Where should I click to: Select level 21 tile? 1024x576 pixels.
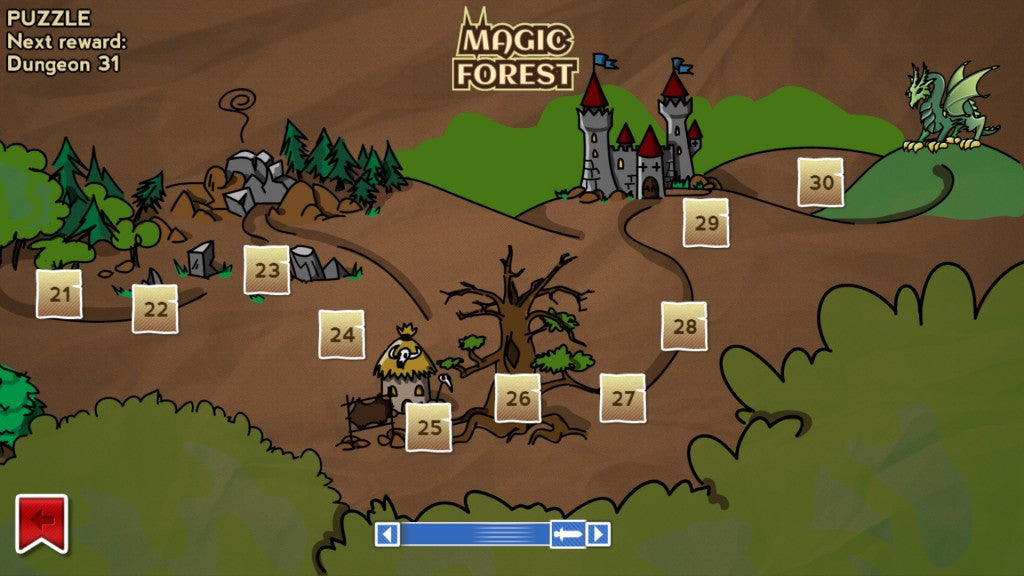[59, 294]
